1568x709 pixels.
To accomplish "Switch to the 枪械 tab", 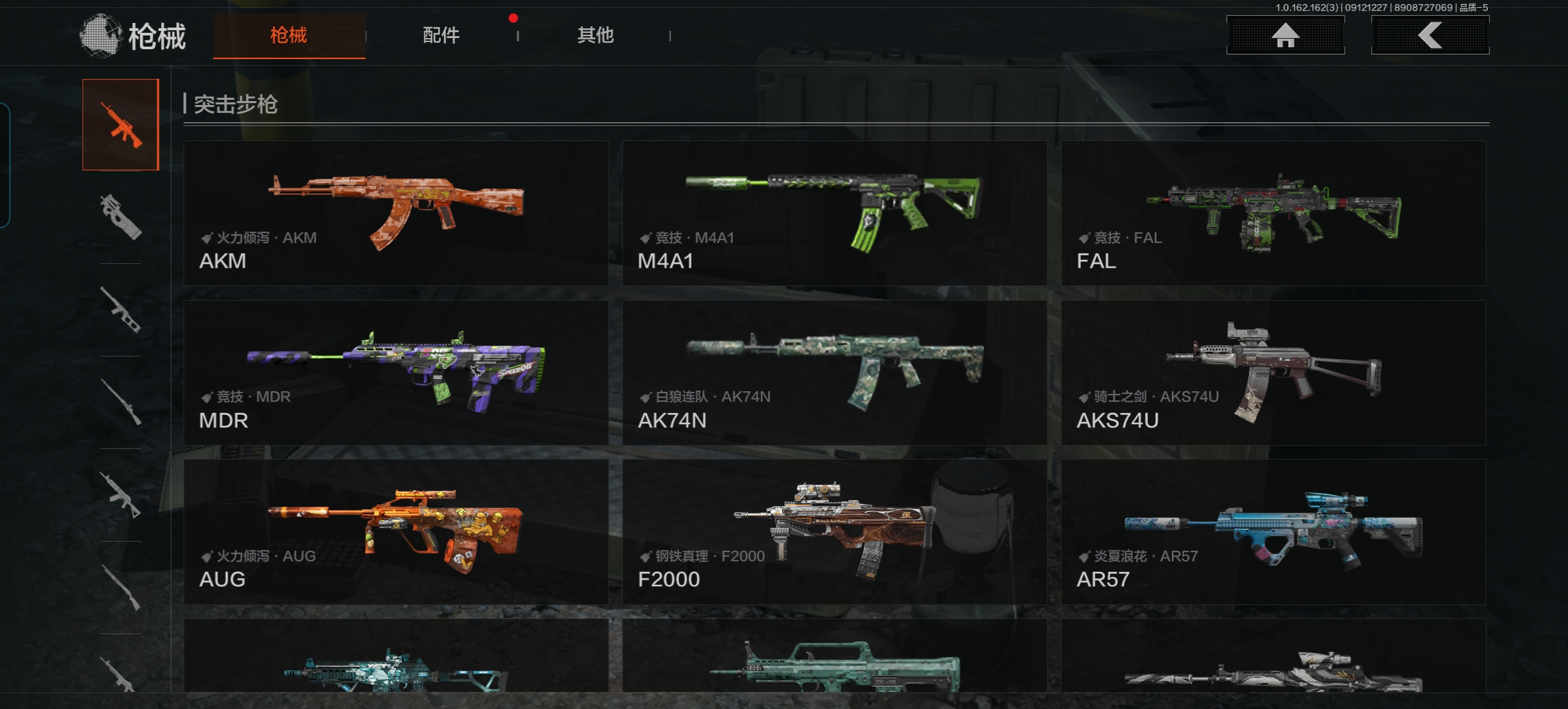I will pos(289,35).
